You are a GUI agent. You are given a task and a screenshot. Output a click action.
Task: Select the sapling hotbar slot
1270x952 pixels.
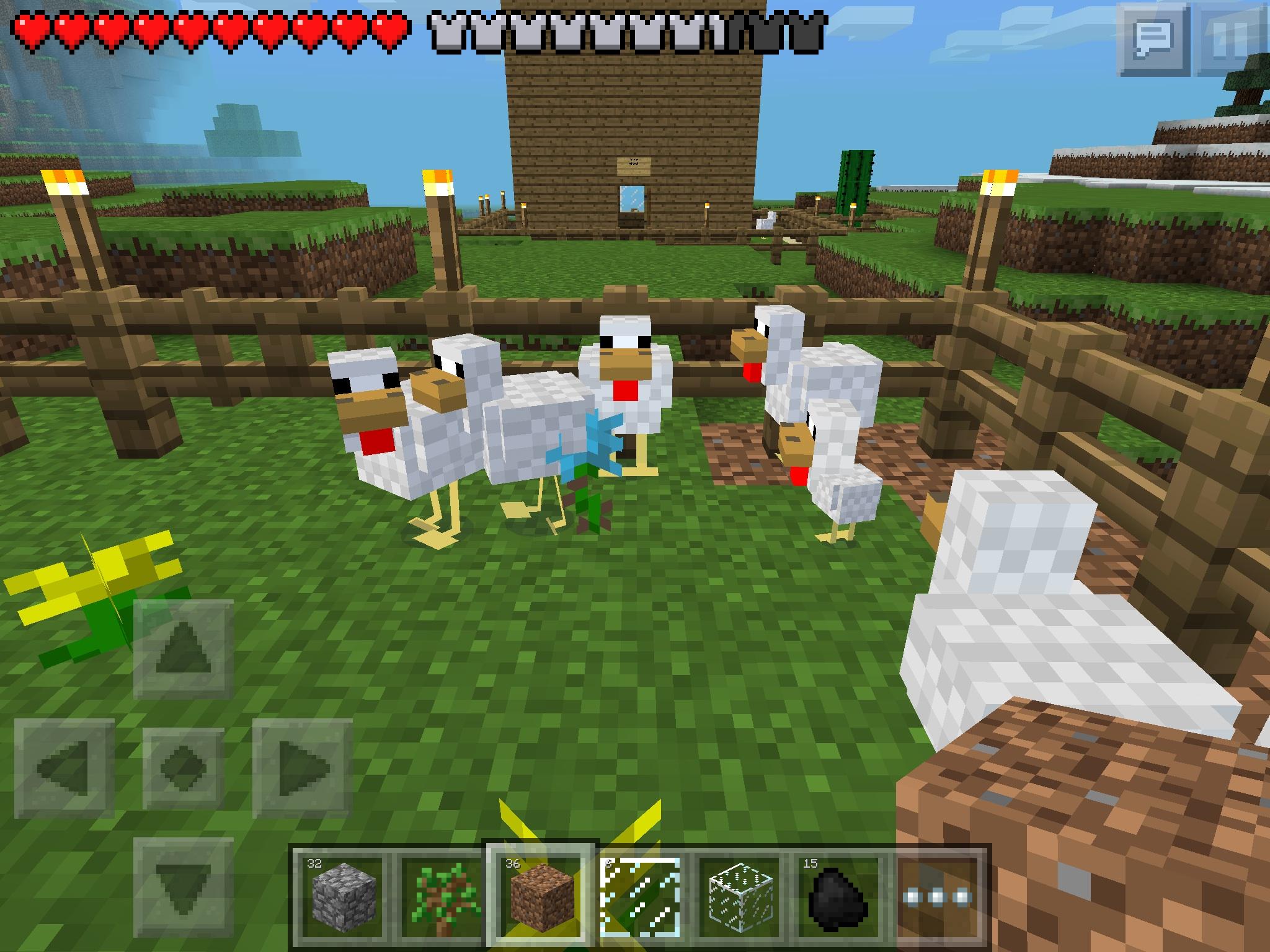click(442, 897)
